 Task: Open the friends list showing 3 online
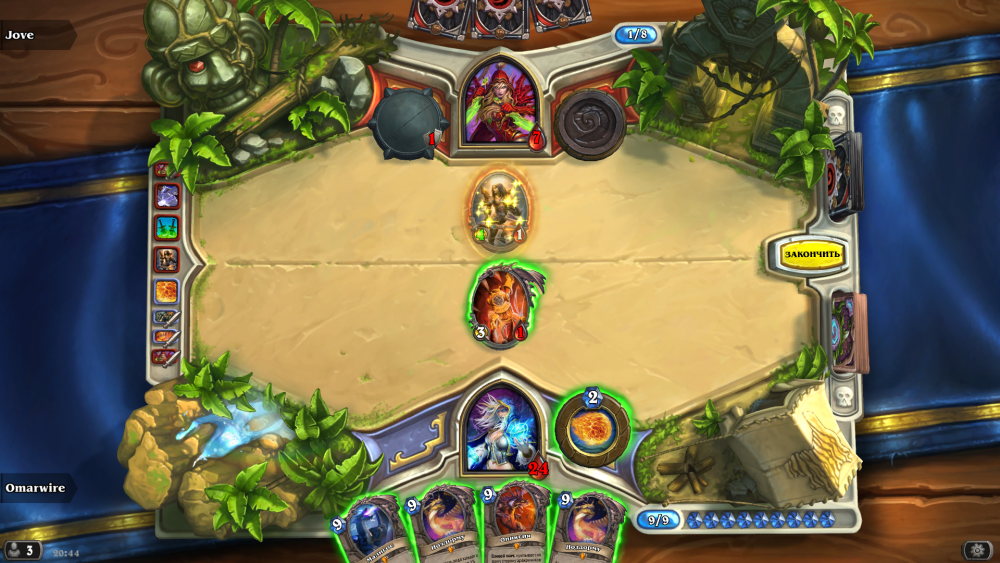pyautogui.click(x=22, y=550)
